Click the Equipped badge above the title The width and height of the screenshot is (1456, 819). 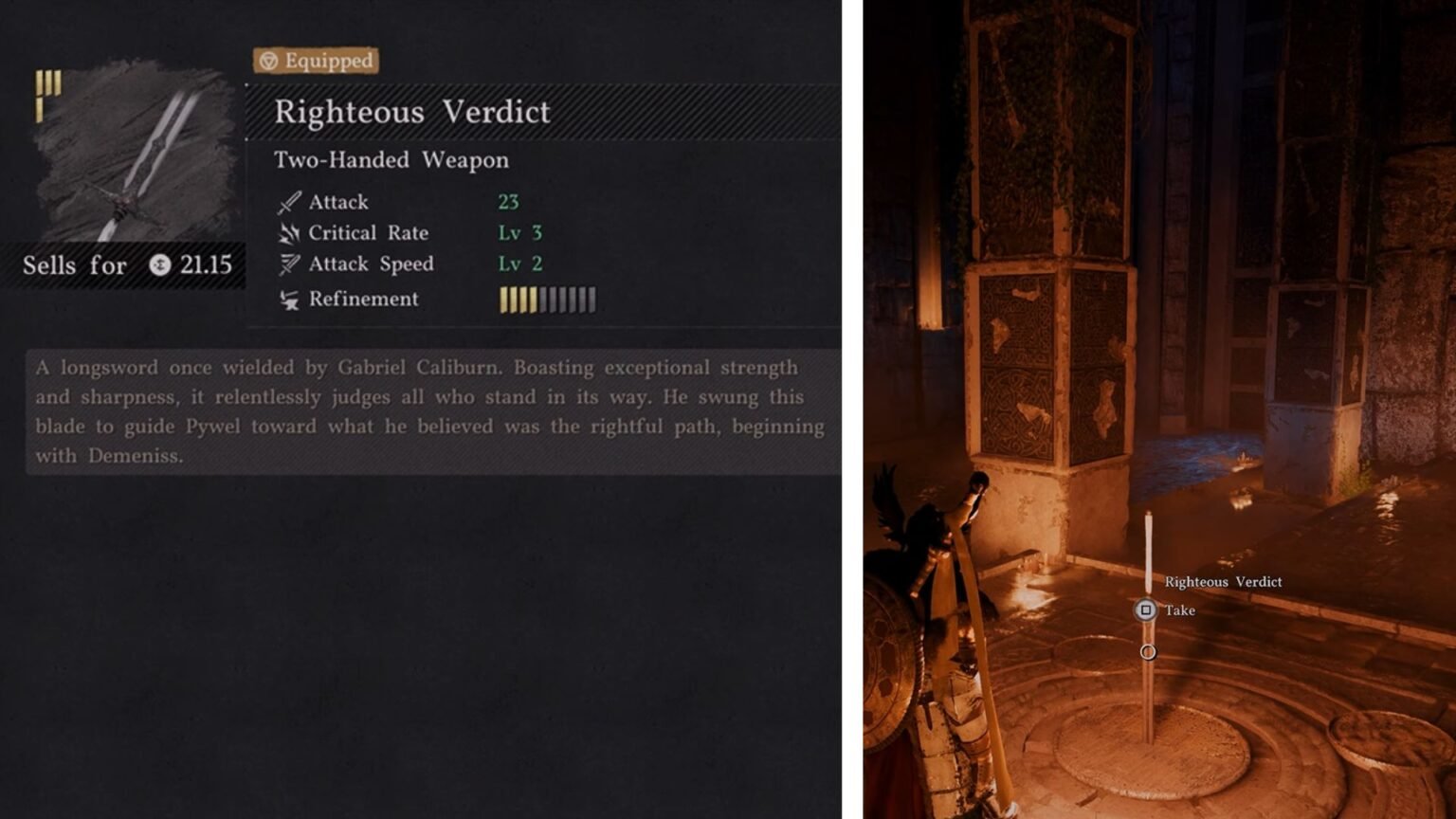click(x=316, y=61)
